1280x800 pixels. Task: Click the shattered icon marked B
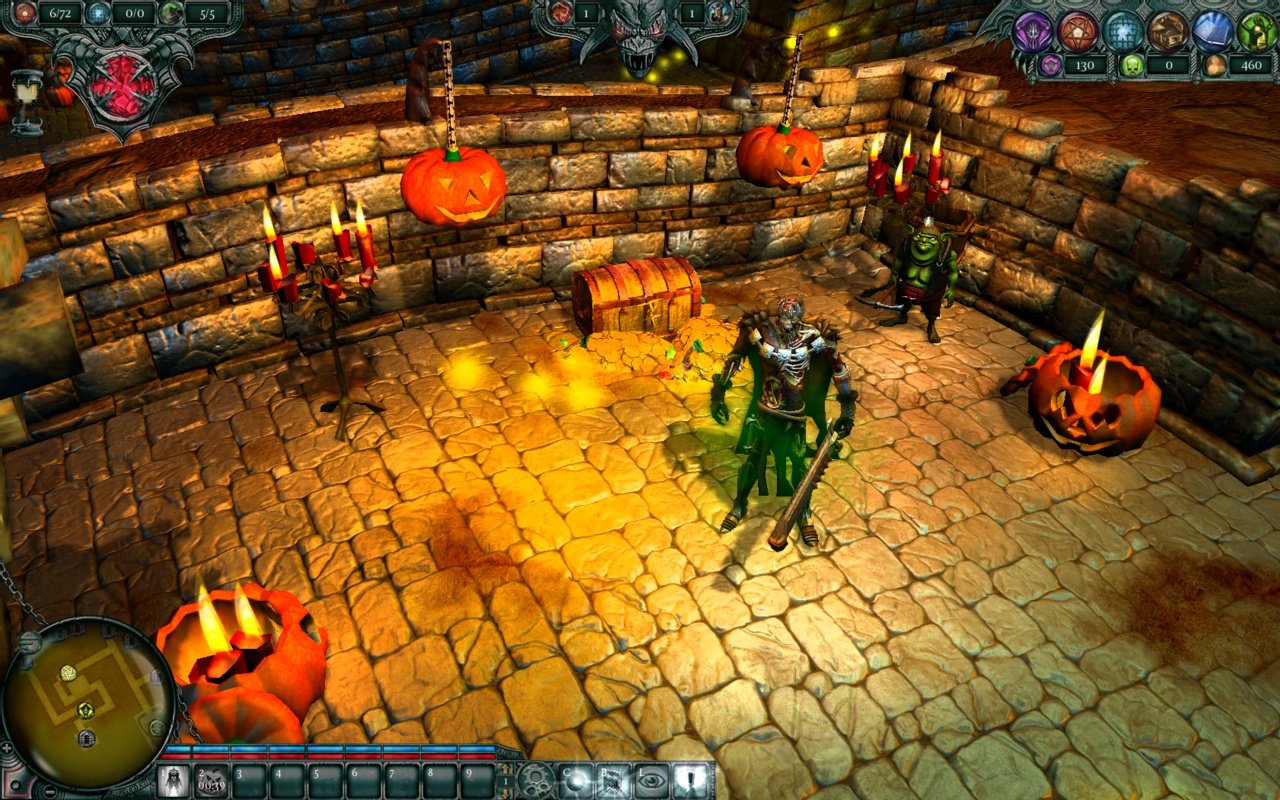click(x=613, y=779)
